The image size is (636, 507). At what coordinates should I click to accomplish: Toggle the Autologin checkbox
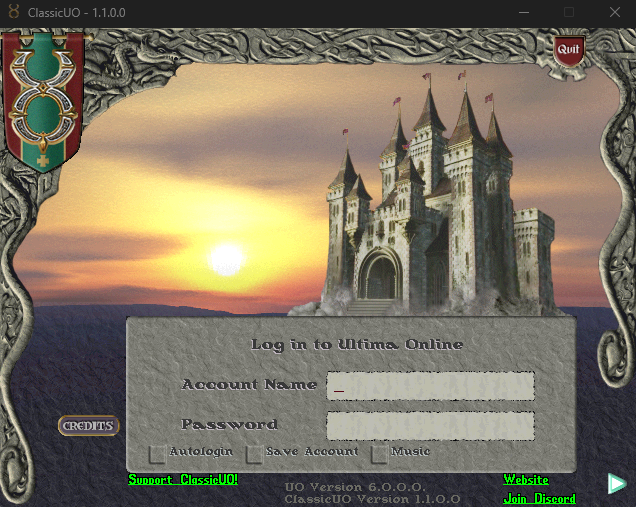157,453
